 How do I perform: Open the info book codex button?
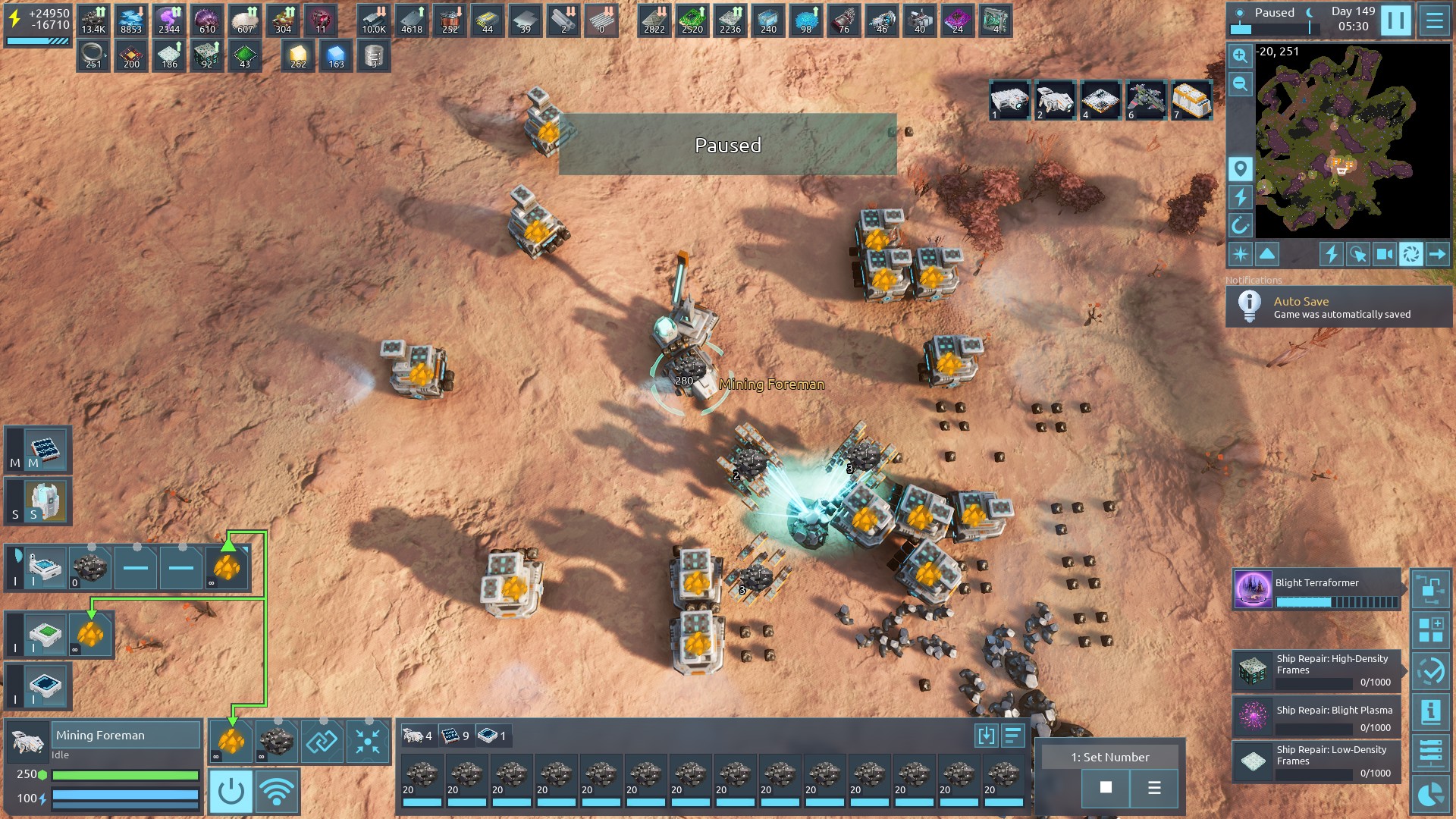1431,711
